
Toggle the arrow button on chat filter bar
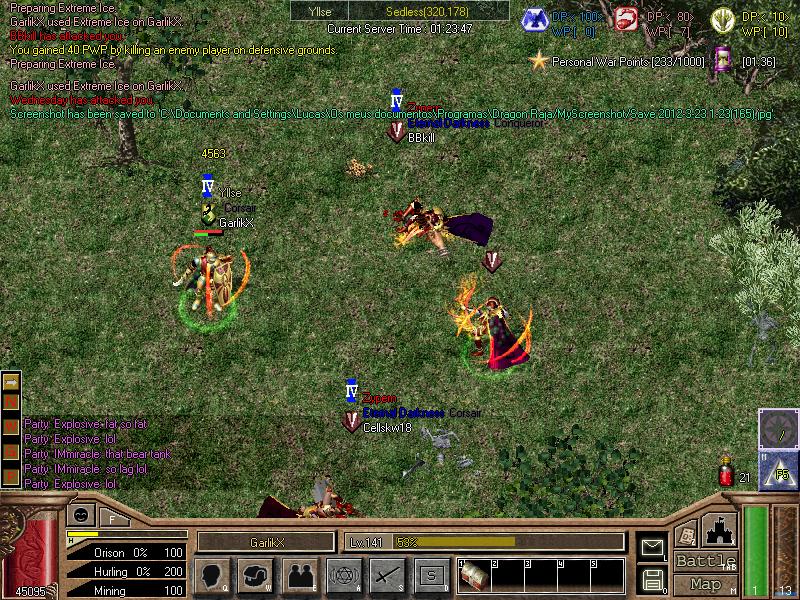coord(11,382)
